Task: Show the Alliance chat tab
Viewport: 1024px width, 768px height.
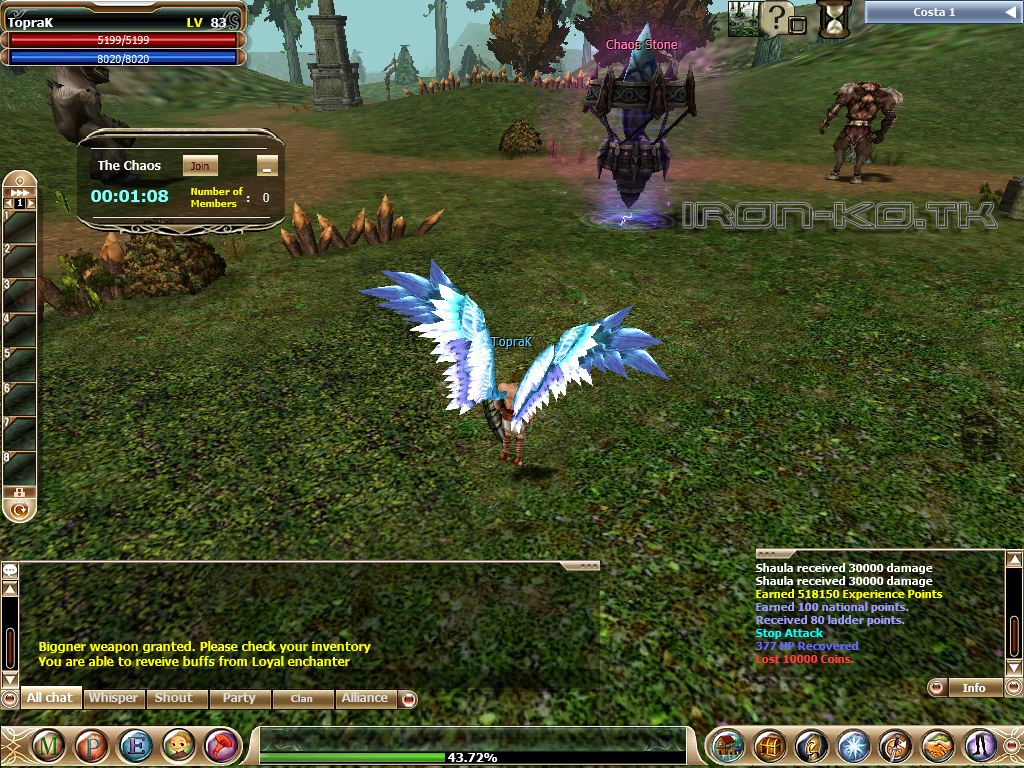Action: pos(365,698)
